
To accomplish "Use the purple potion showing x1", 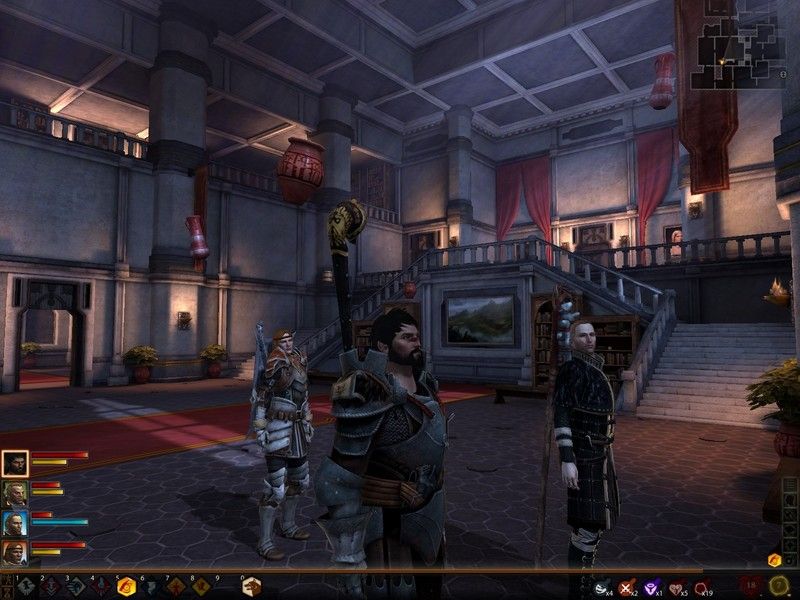I will click(x=652, y=588).
